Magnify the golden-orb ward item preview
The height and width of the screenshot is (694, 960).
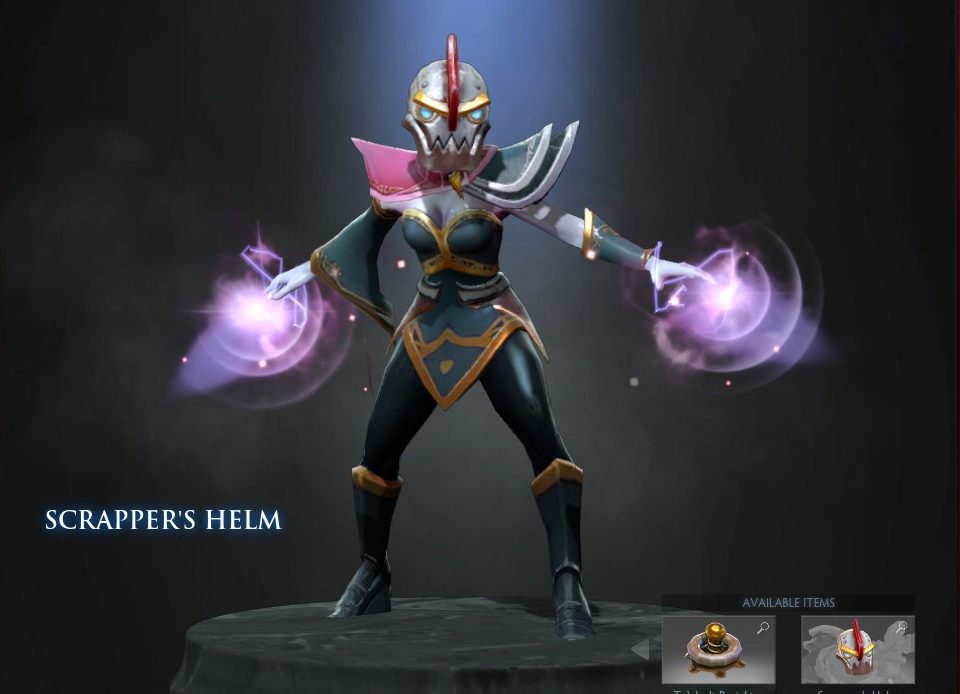click(763, 628)
